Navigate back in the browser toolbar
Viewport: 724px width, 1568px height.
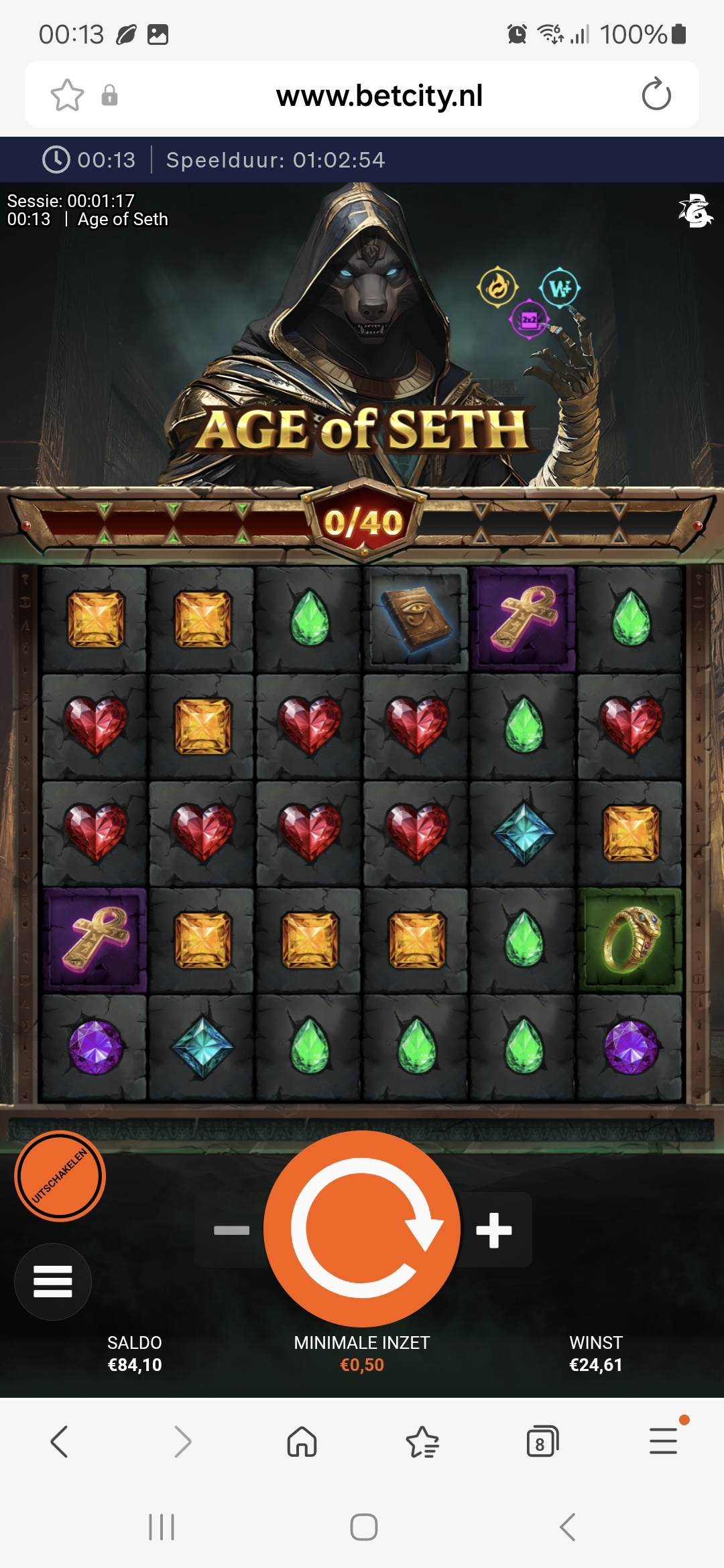(60, 1441)
